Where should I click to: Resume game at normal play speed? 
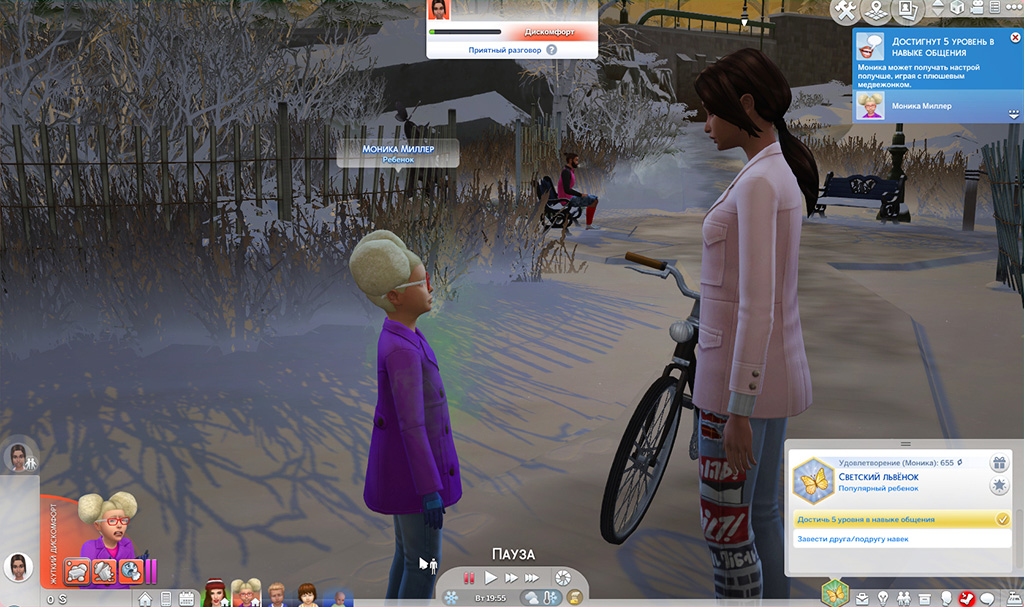coord(491,578)
